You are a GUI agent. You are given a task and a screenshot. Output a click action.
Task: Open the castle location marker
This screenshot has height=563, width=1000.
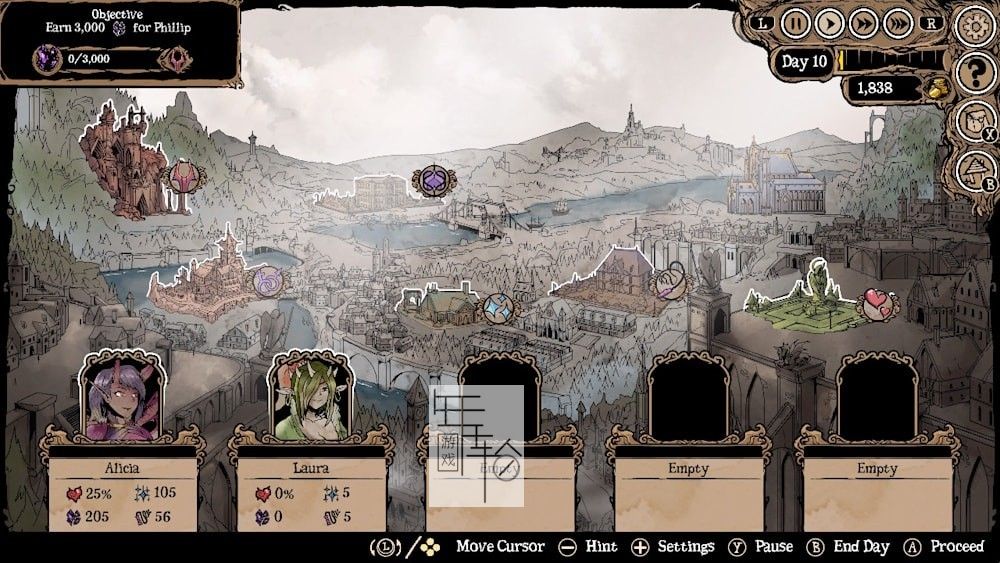point(185,178)
